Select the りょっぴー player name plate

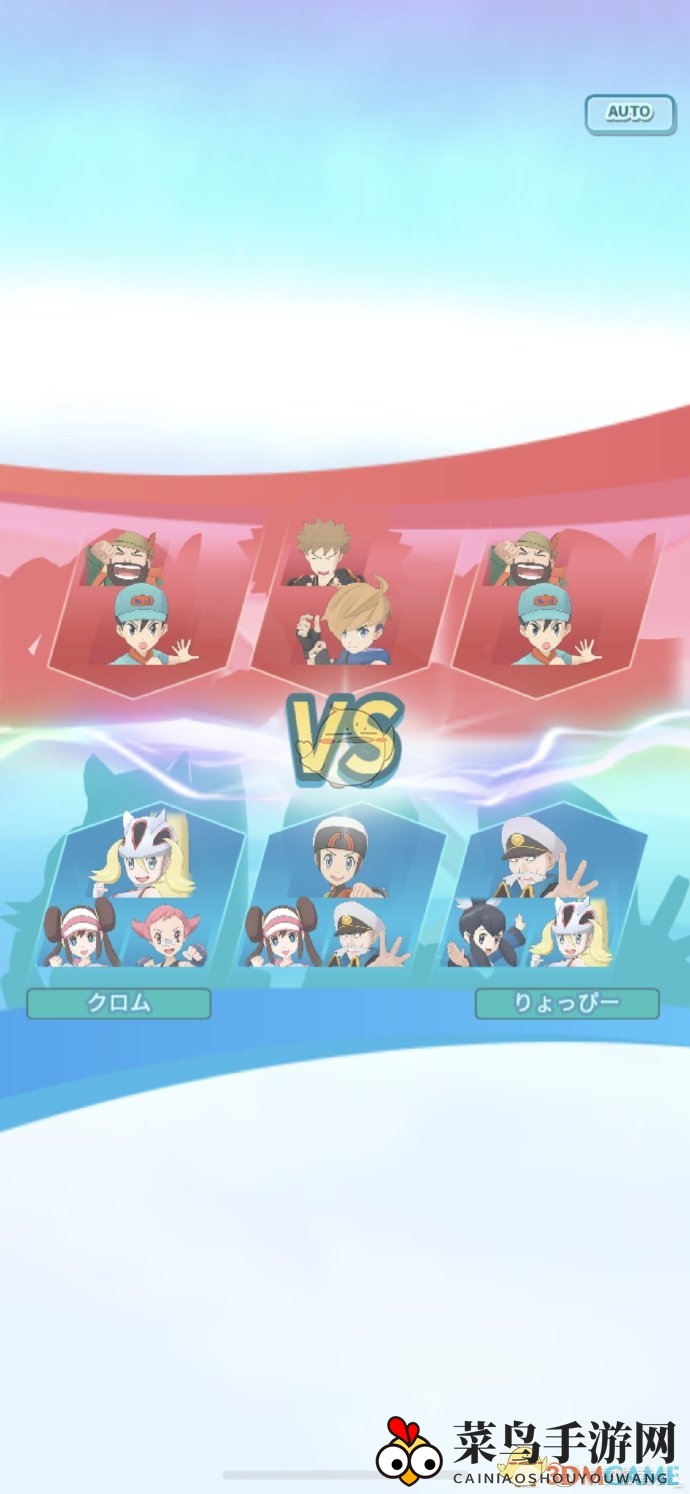[567, 1003]
